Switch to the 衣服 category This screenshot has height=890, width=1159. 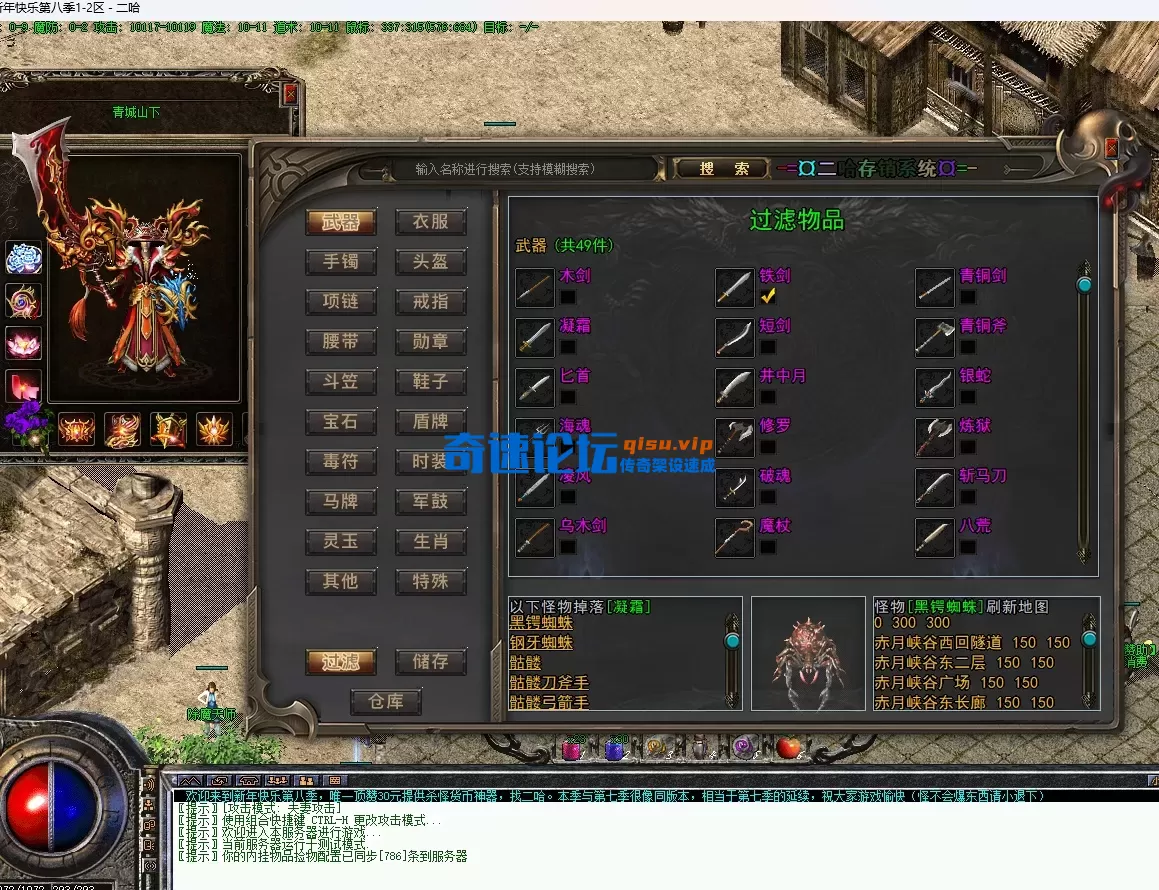pos(431,222)
